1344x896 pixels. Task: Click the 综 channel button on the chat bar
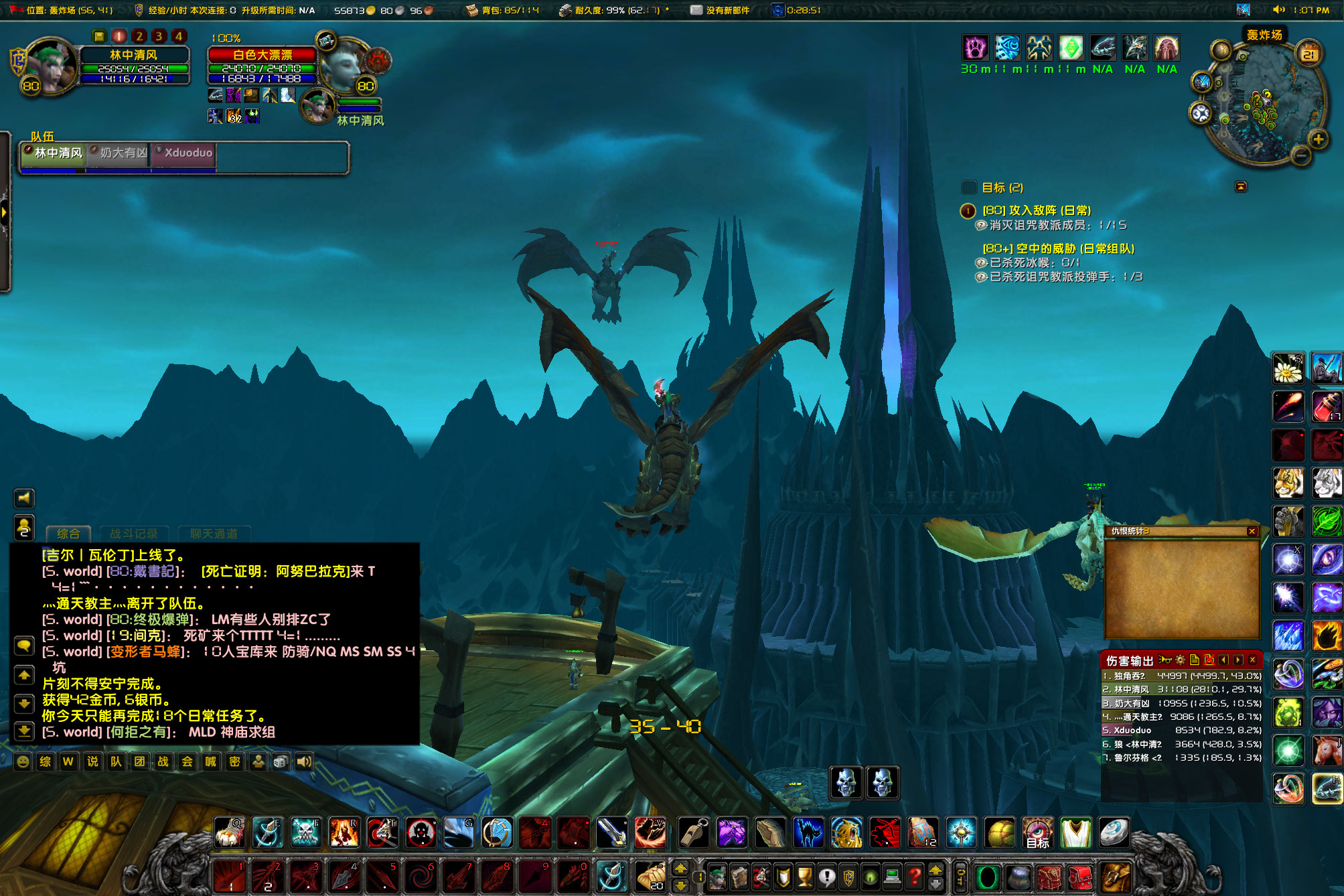point(45,761)
